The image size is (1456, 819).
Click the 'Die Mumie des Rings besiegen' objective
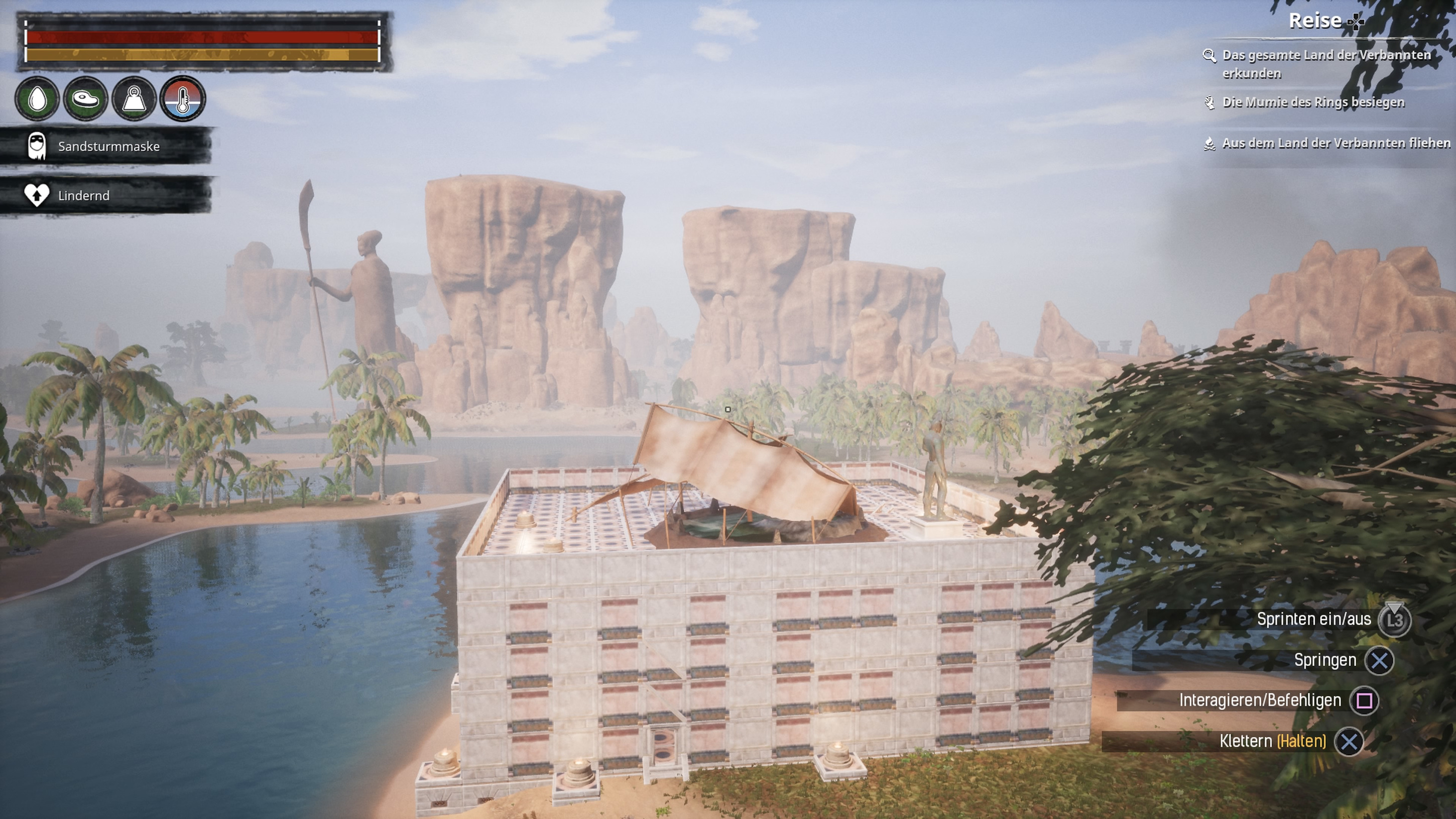pyautogui.click(x=1312, y=102)
